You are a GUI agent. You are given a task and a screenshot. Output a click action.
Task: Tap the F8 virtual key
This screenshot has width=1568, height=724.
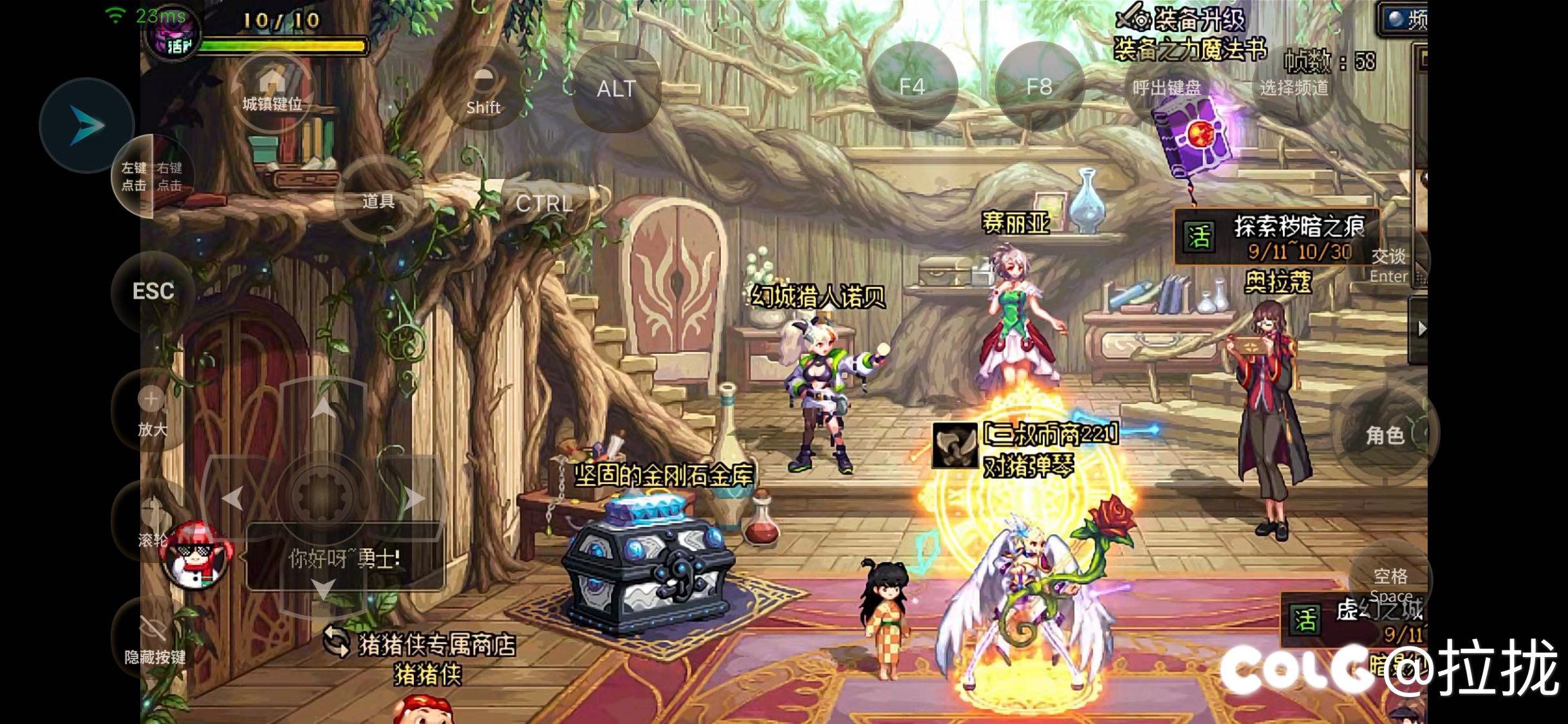tap(1039, 87)
